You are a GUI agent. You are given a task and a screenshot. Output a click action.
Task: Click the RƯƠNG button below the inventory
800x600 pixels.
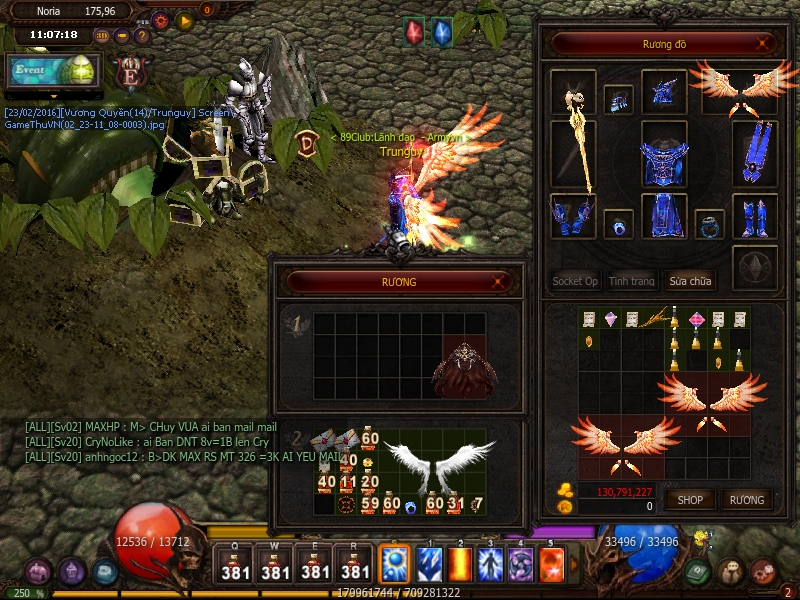tap(746, 499)
